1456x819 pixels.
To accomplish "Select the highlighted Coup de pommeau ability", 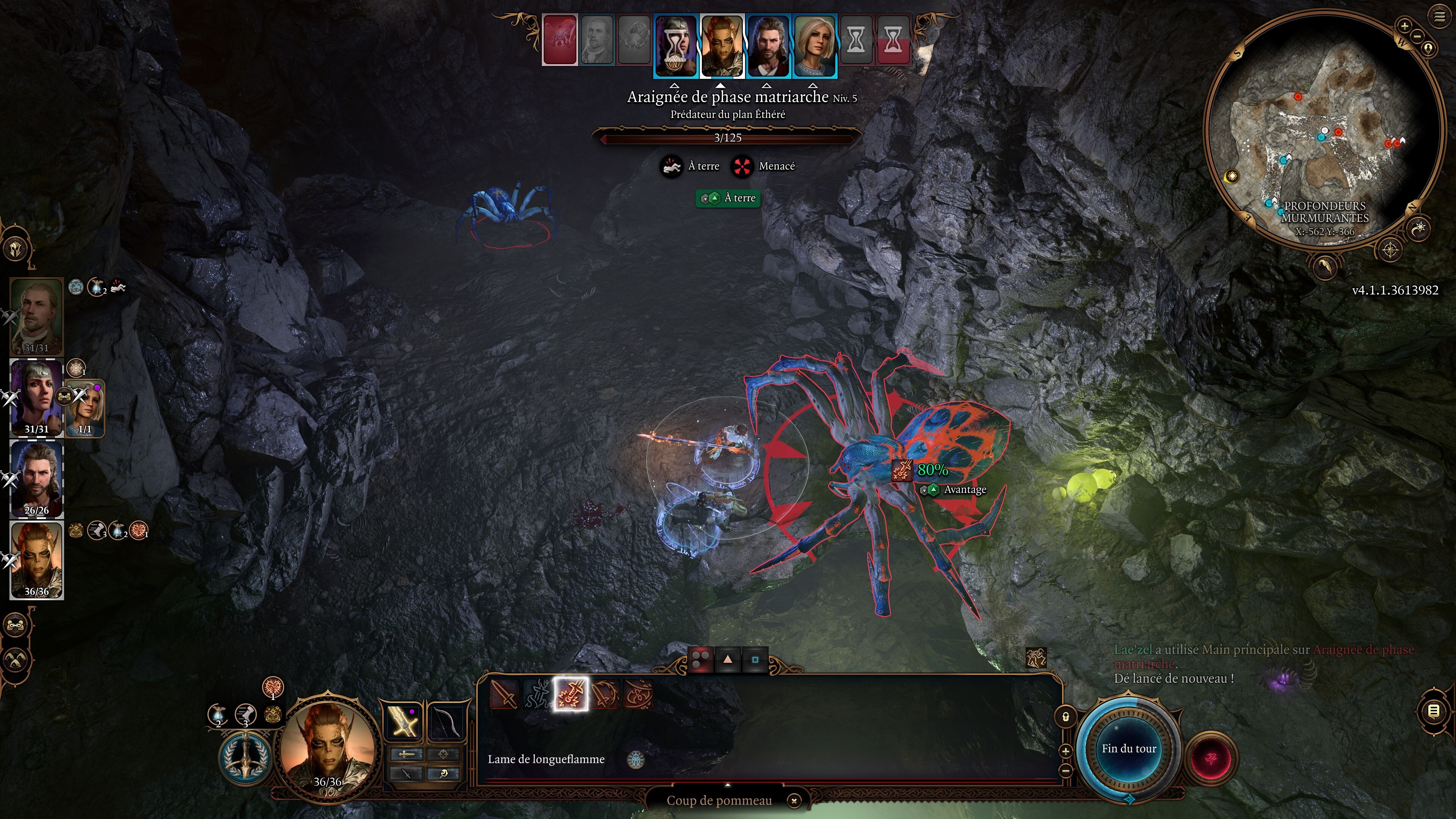I will click(x=571, y=694).
